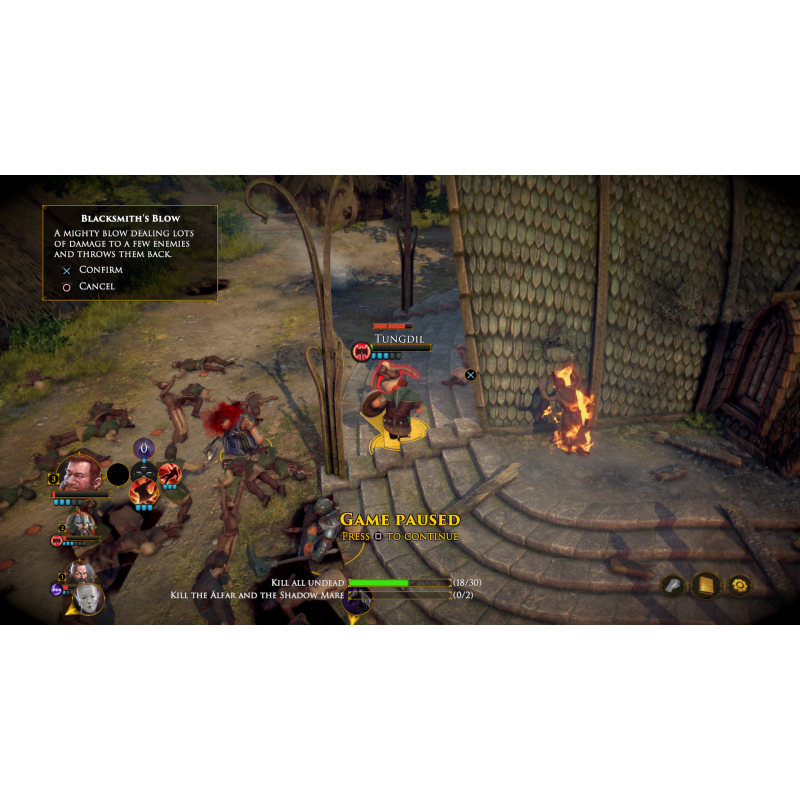The image size is (800, 800).
Task: Open the silver gauntlet icon menu
Action: [x=673, y=585]
